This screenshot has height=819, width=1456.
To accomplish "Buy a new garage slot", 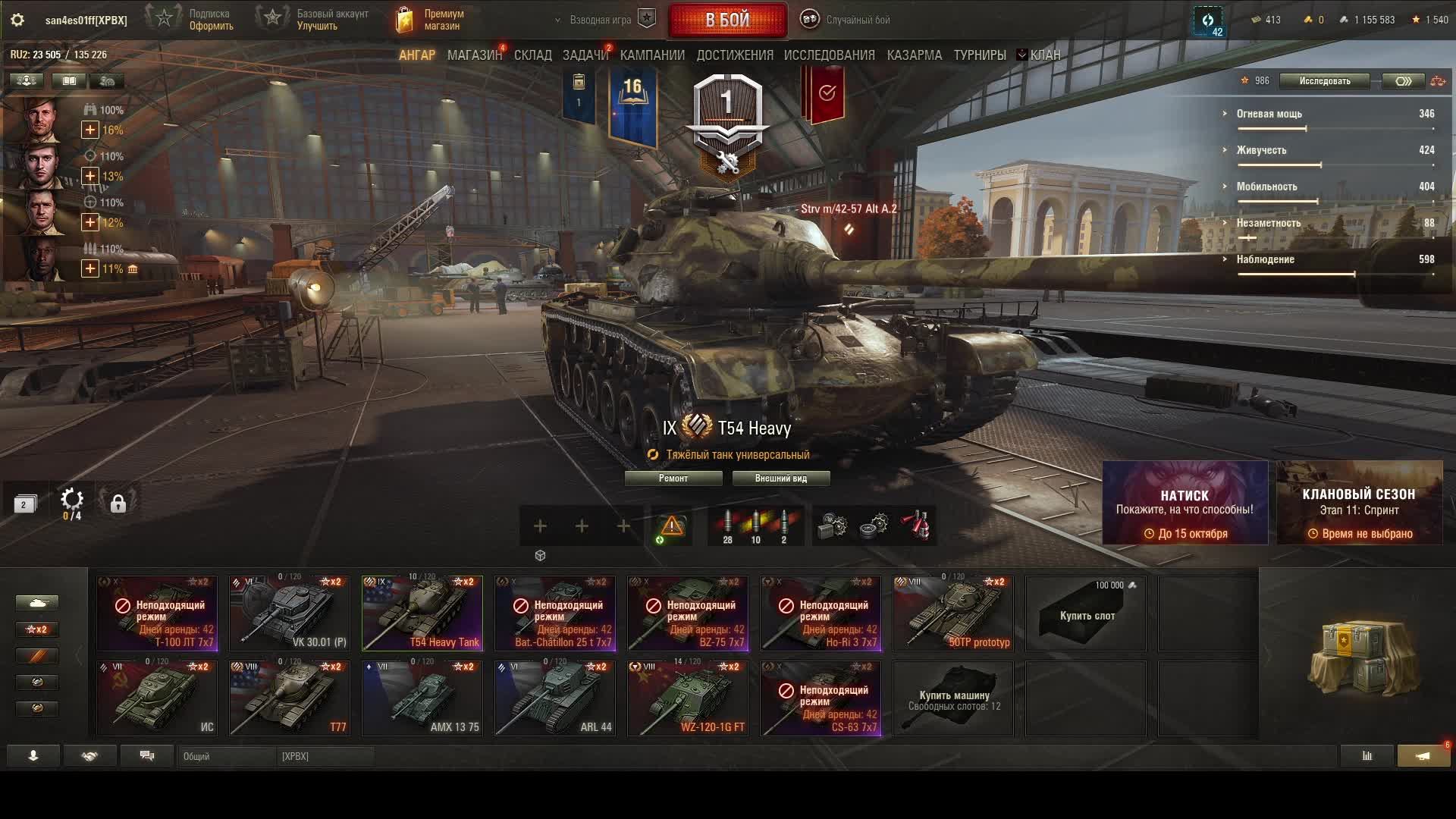I will pos(1086,613).
